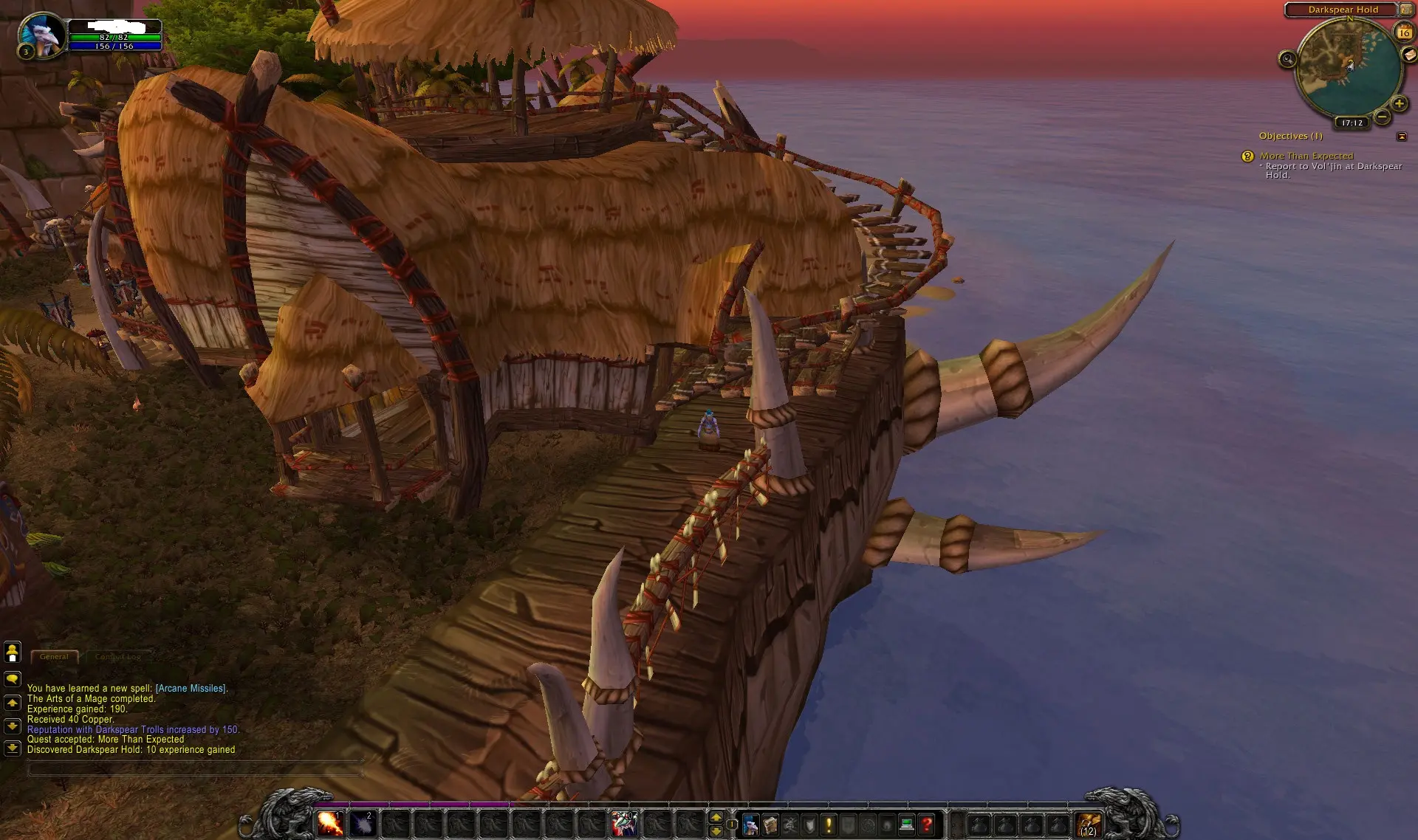Image resolution: width=1418 pixels, height=840 pixels.
Task: Use the troll racial ability icon
Action: [623, 823]
